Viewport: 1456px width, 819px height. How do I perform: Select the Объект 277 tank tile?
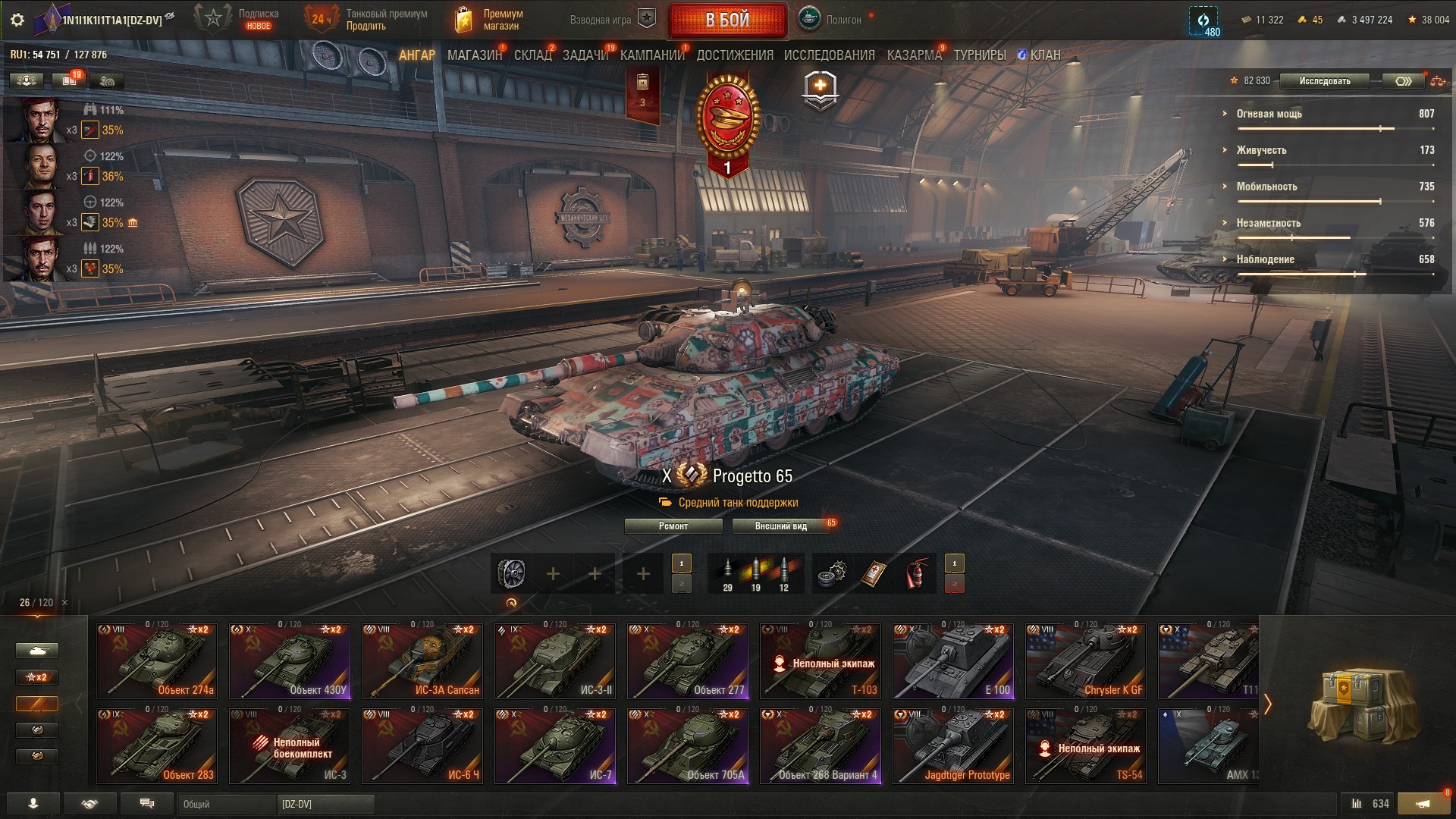coord(688,661)
